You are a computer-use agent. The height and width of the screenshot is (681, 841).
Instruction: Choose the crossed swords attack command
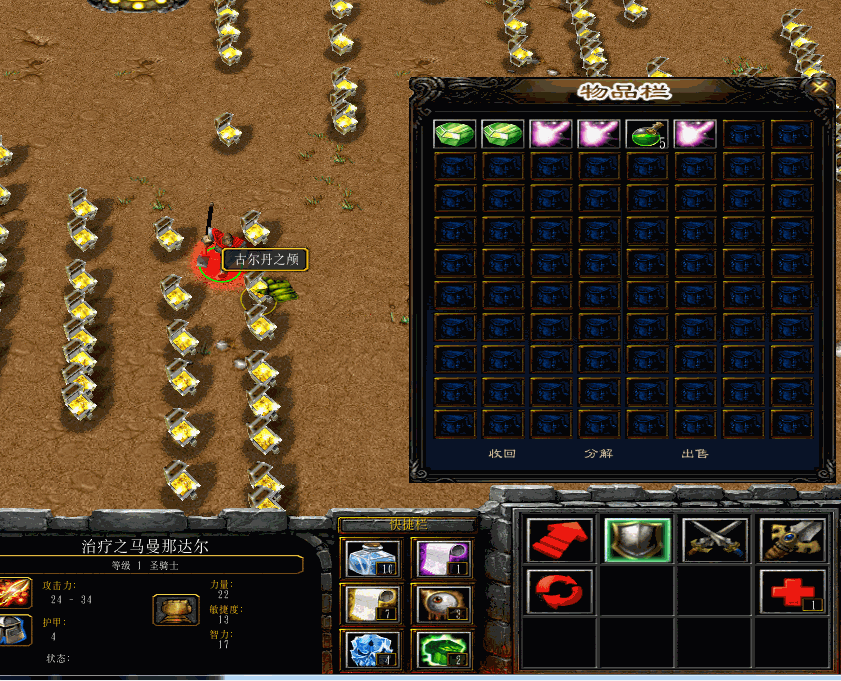click(715, 540)
